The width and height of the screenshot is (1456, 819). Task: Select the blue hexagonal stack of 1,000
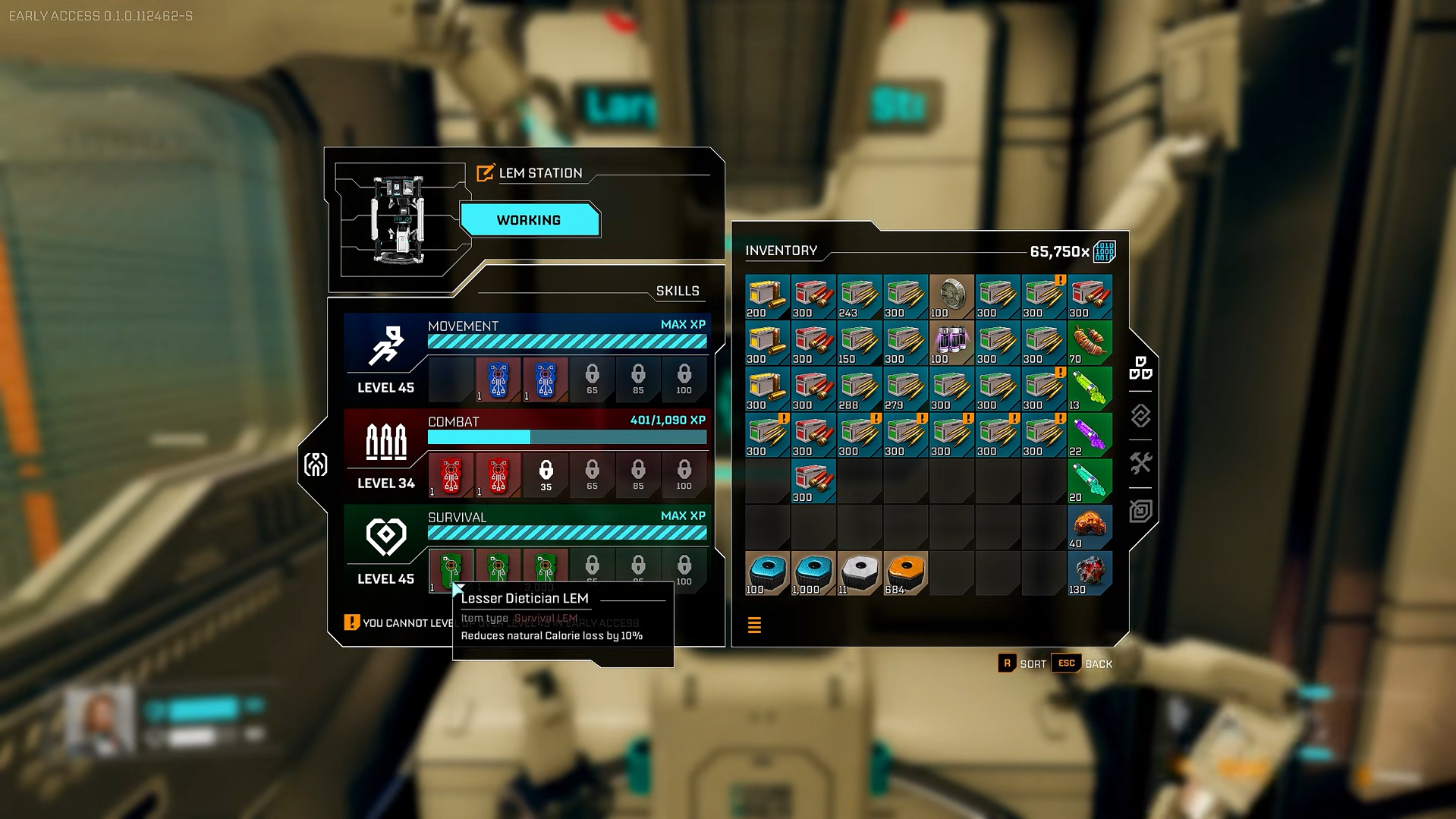(x=813, y=573)
